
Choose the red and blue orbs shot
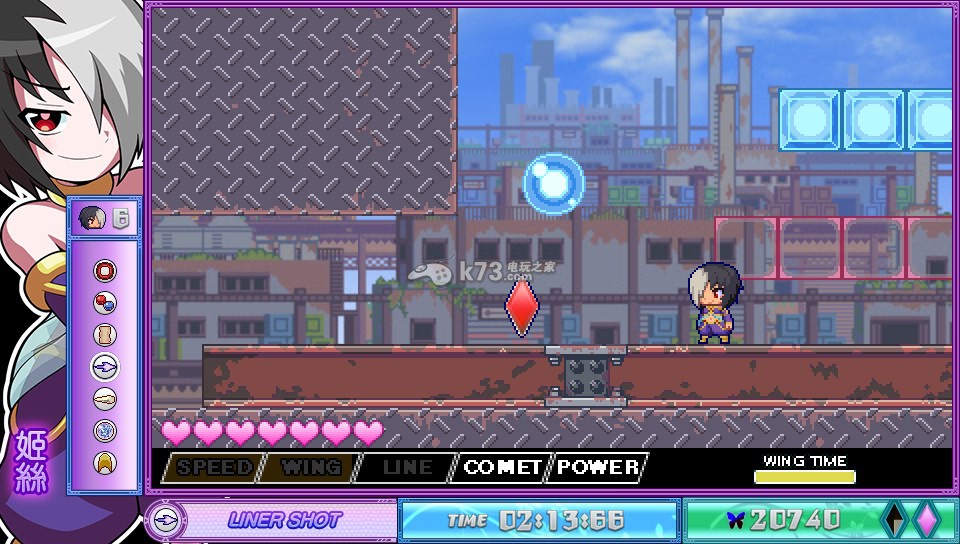[x=105, y=303]
